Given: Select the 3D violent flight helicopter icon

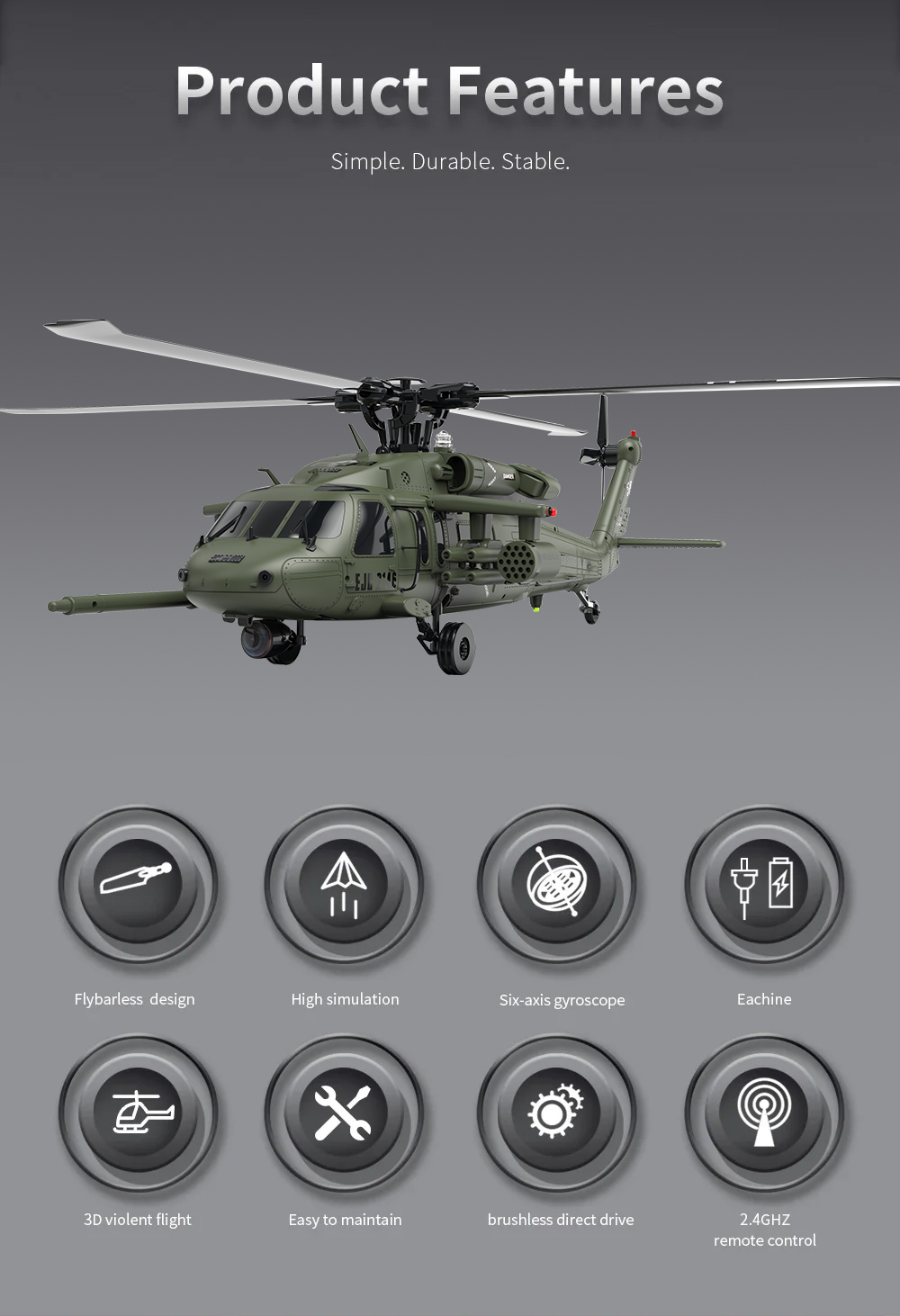Looking at the screenshot, I should pos(138,1113).
